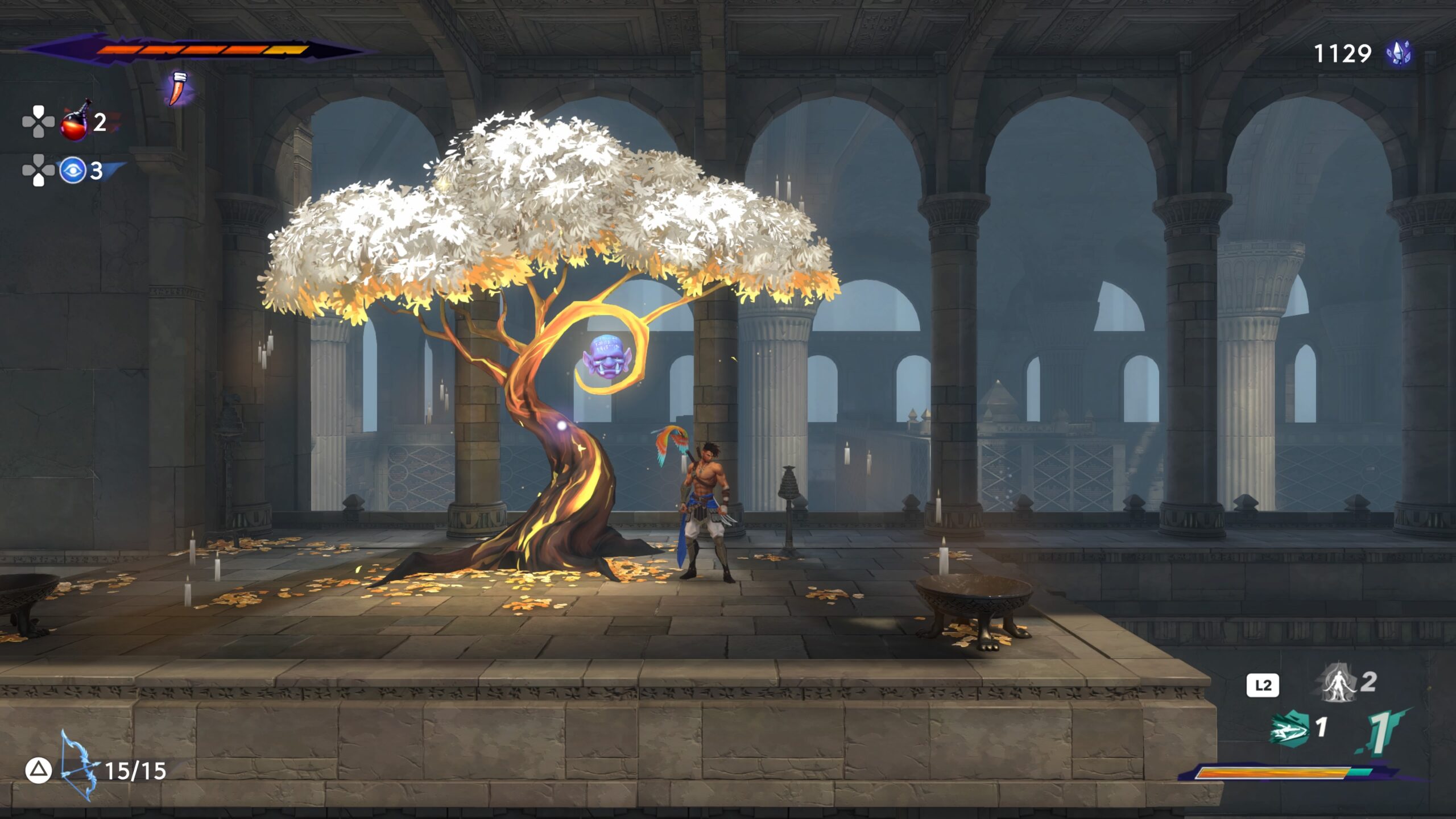Click the orange fang amulet icon

pos(180,88)
